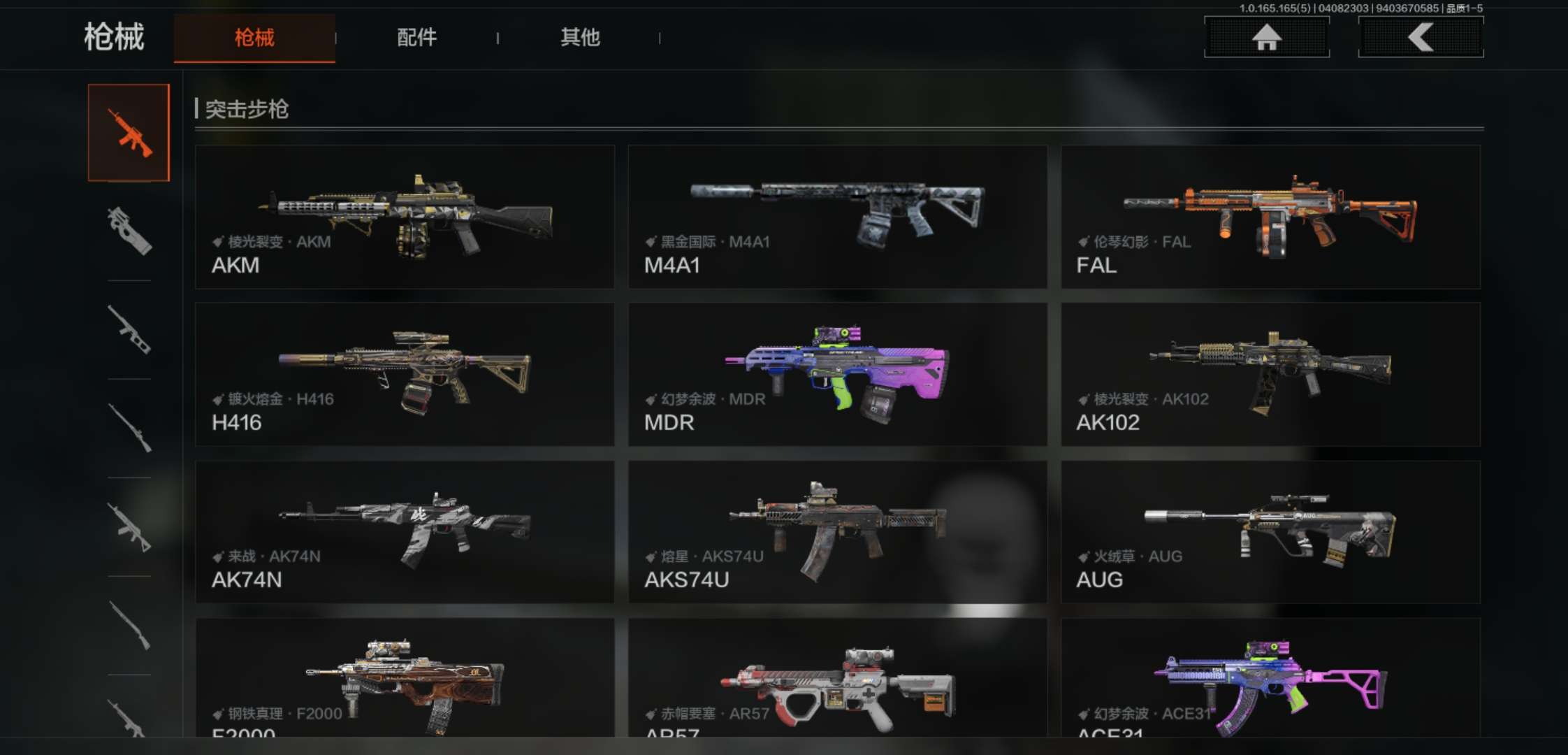Go to the home screen

tap(1266, 37)
